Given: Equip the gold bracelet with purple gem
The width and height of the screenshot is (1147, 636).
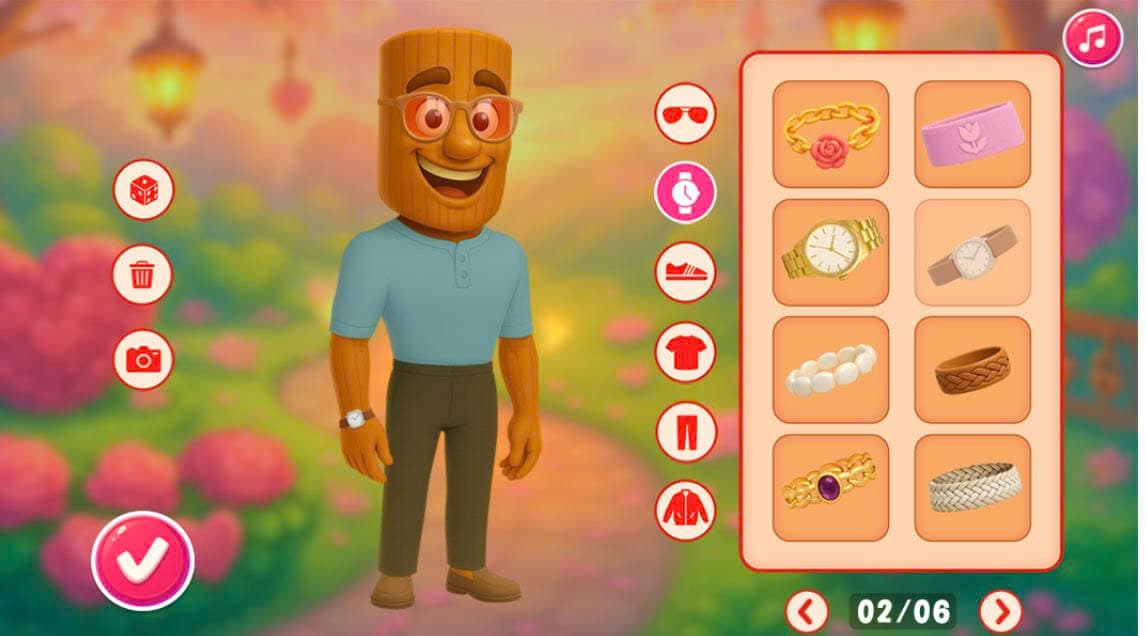Looking at the screenshot, I should [x=830, y=488].
